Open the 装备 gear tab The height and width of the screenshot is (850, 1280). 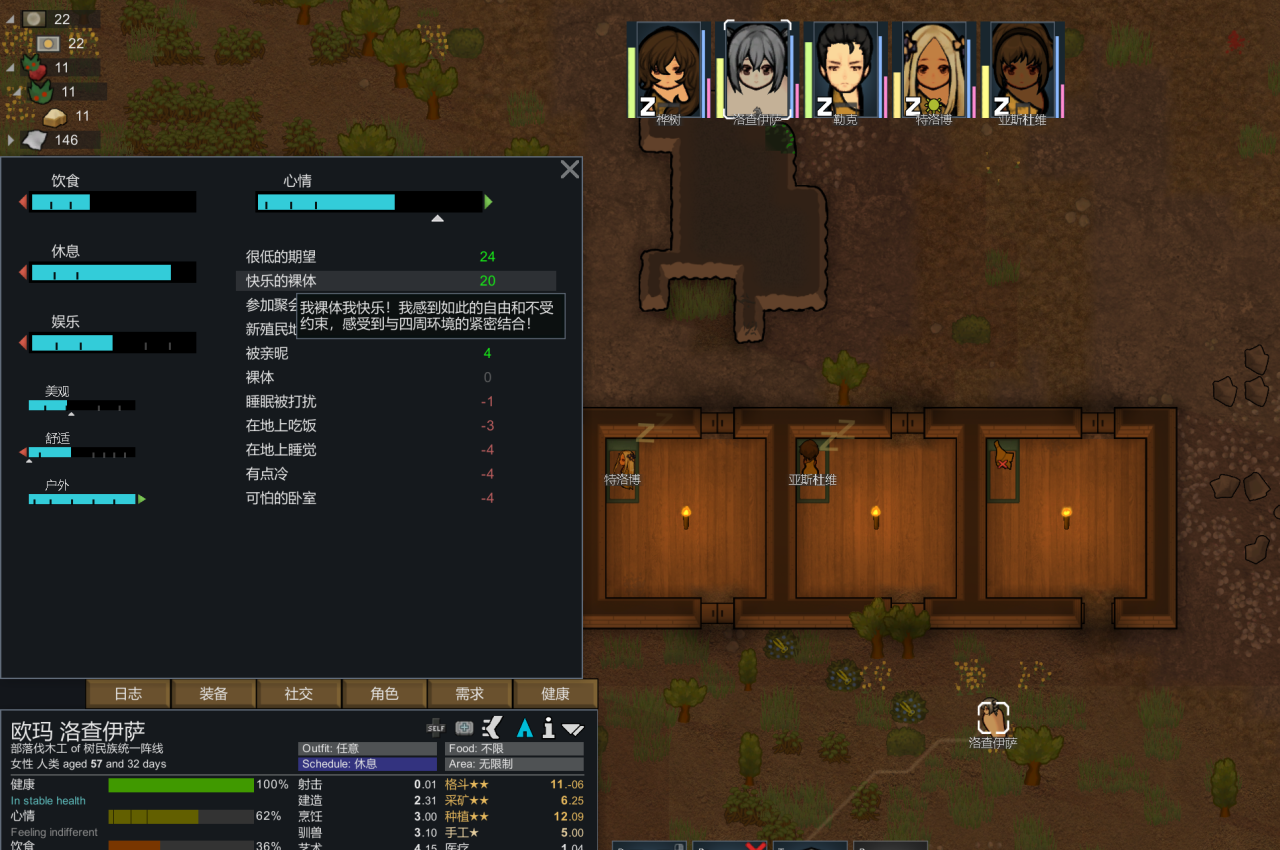(x=214, y=694)
